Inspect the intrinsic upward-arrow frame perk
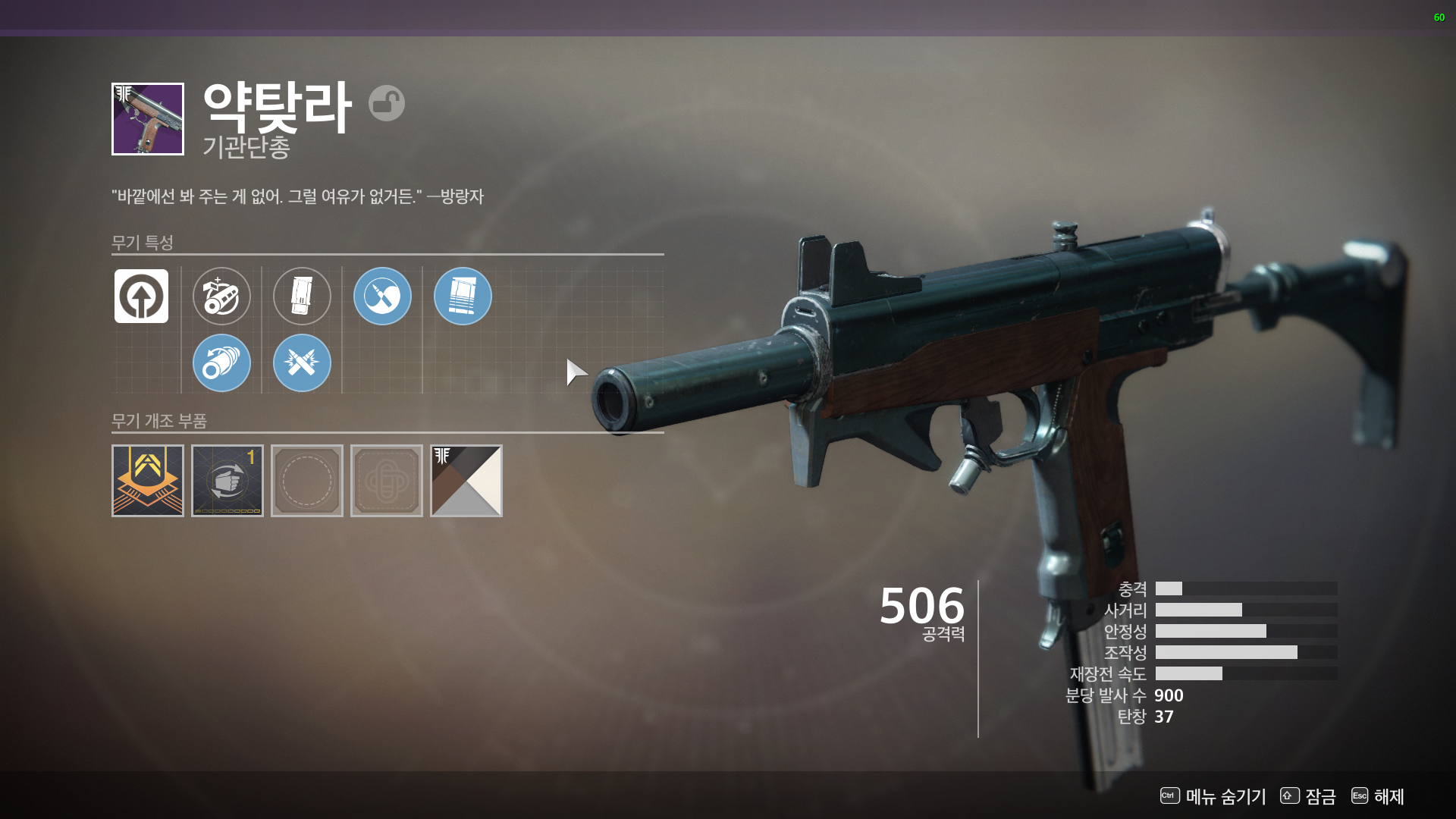 [x=141, y=297]
